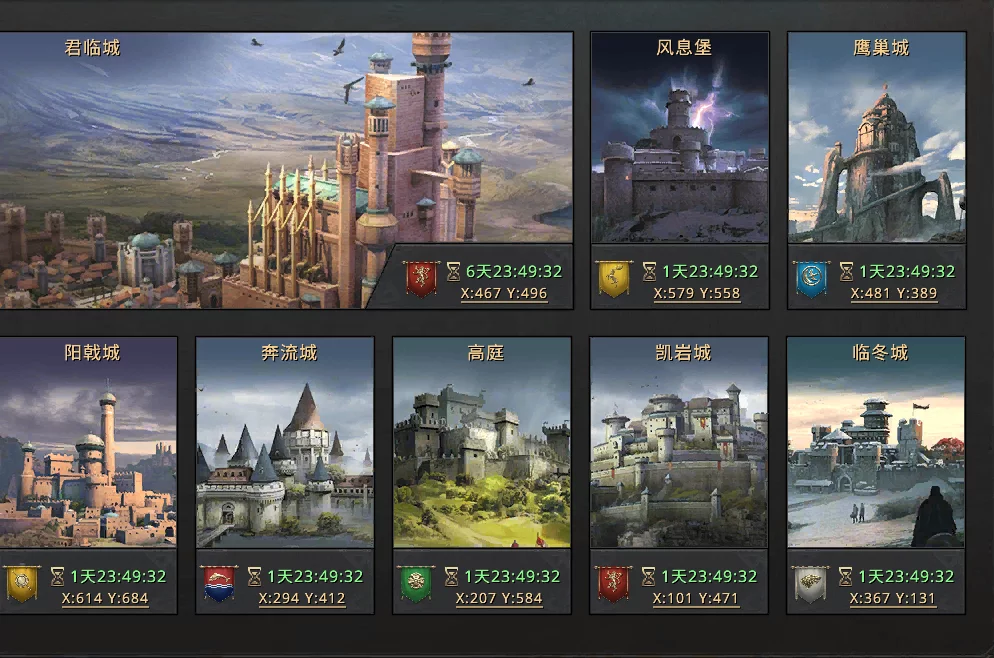Select the 阳戟城 castle card
This screenshot has height=658, width=994.
(x=88, y=445)
